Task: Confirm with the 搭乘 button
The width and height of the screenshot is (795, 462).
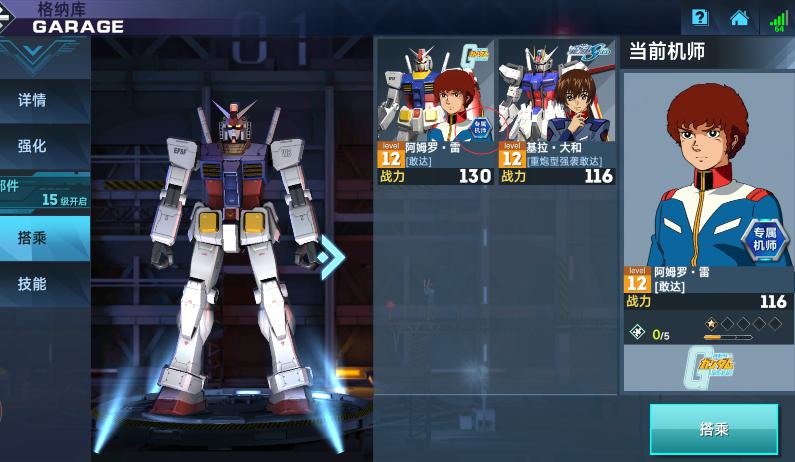Action: tap(713, 429)
